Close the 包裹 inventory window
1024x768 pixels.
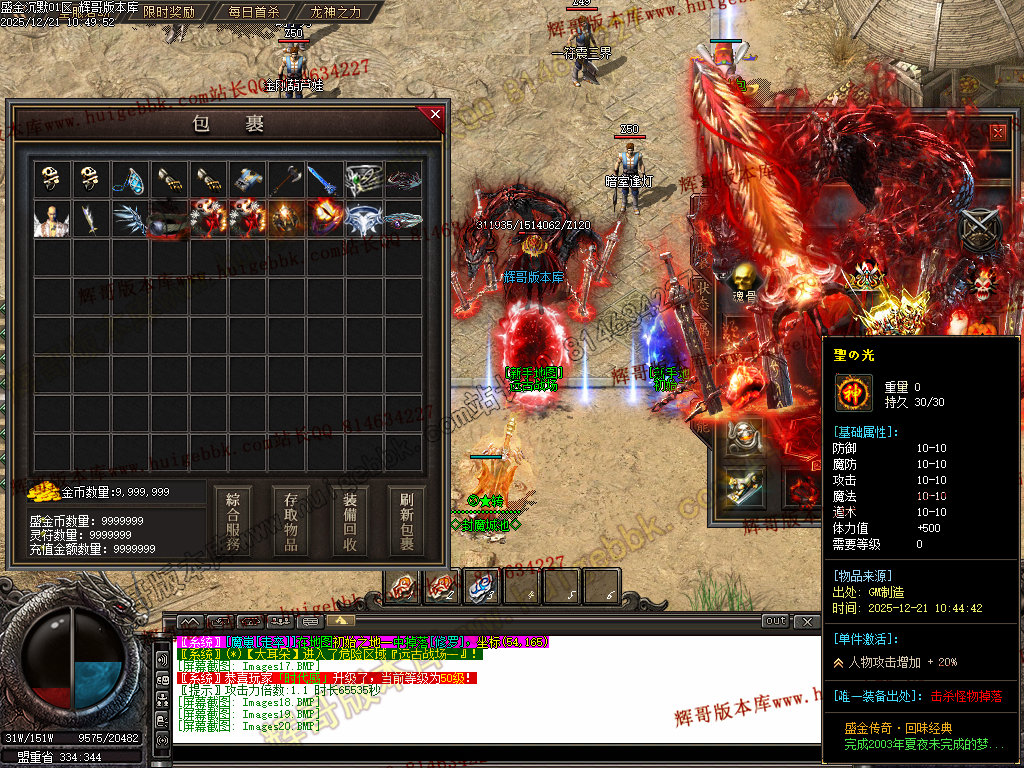(435, 114)
